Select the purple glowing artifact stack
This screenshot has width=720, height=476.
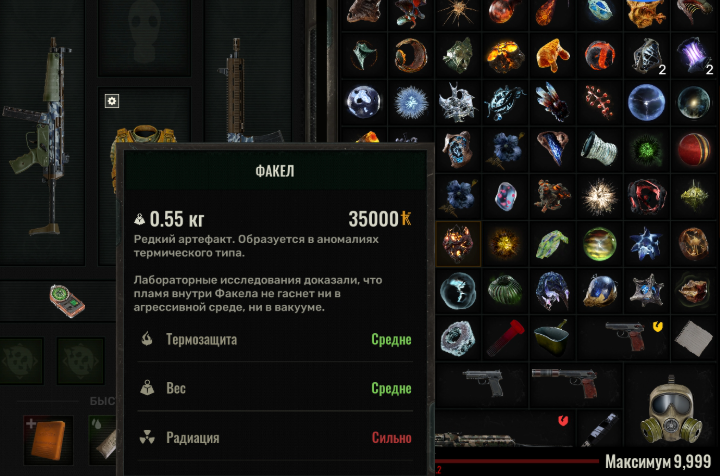693,54
